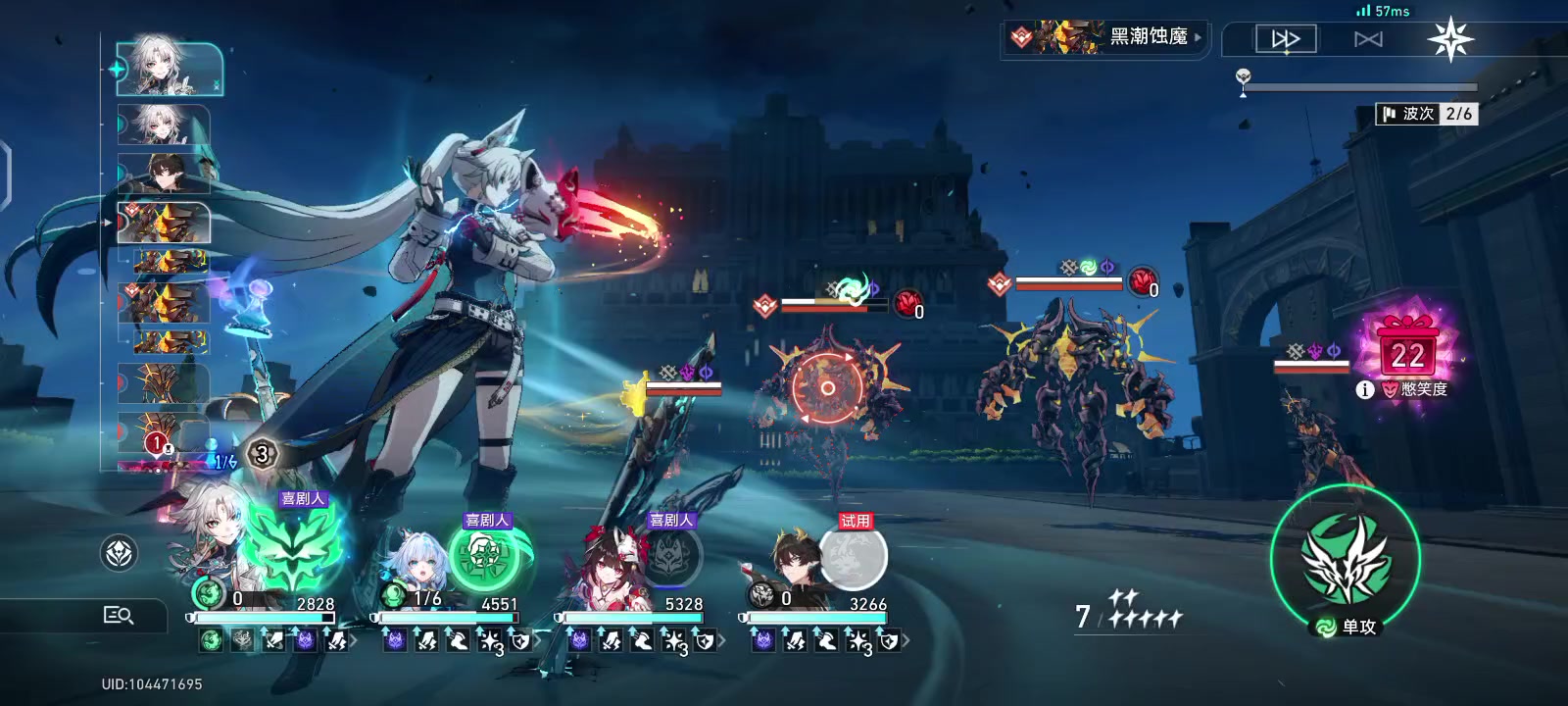Open the 憋笑度 info tooltip
The width and height of the screenshot is (1568, 706).
(1364, 390)
